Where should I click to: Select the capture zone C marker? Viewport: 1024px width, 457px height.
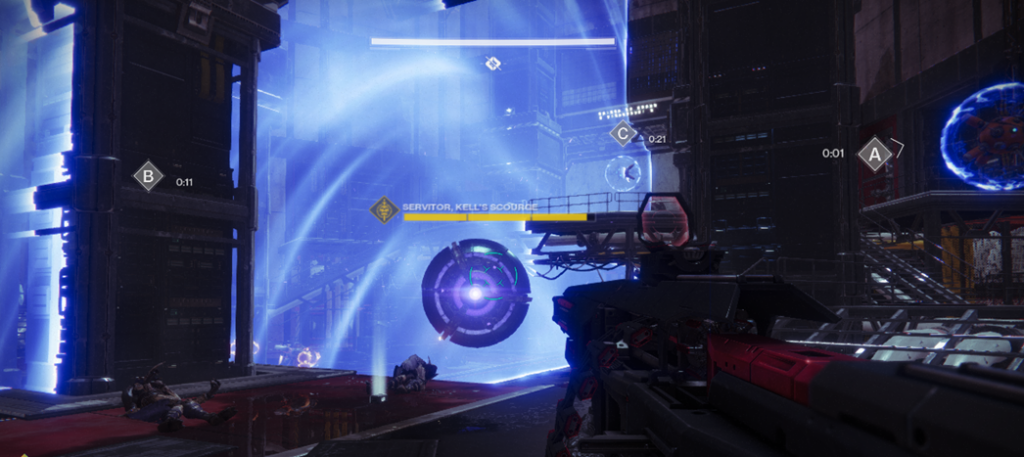point(623,132)
